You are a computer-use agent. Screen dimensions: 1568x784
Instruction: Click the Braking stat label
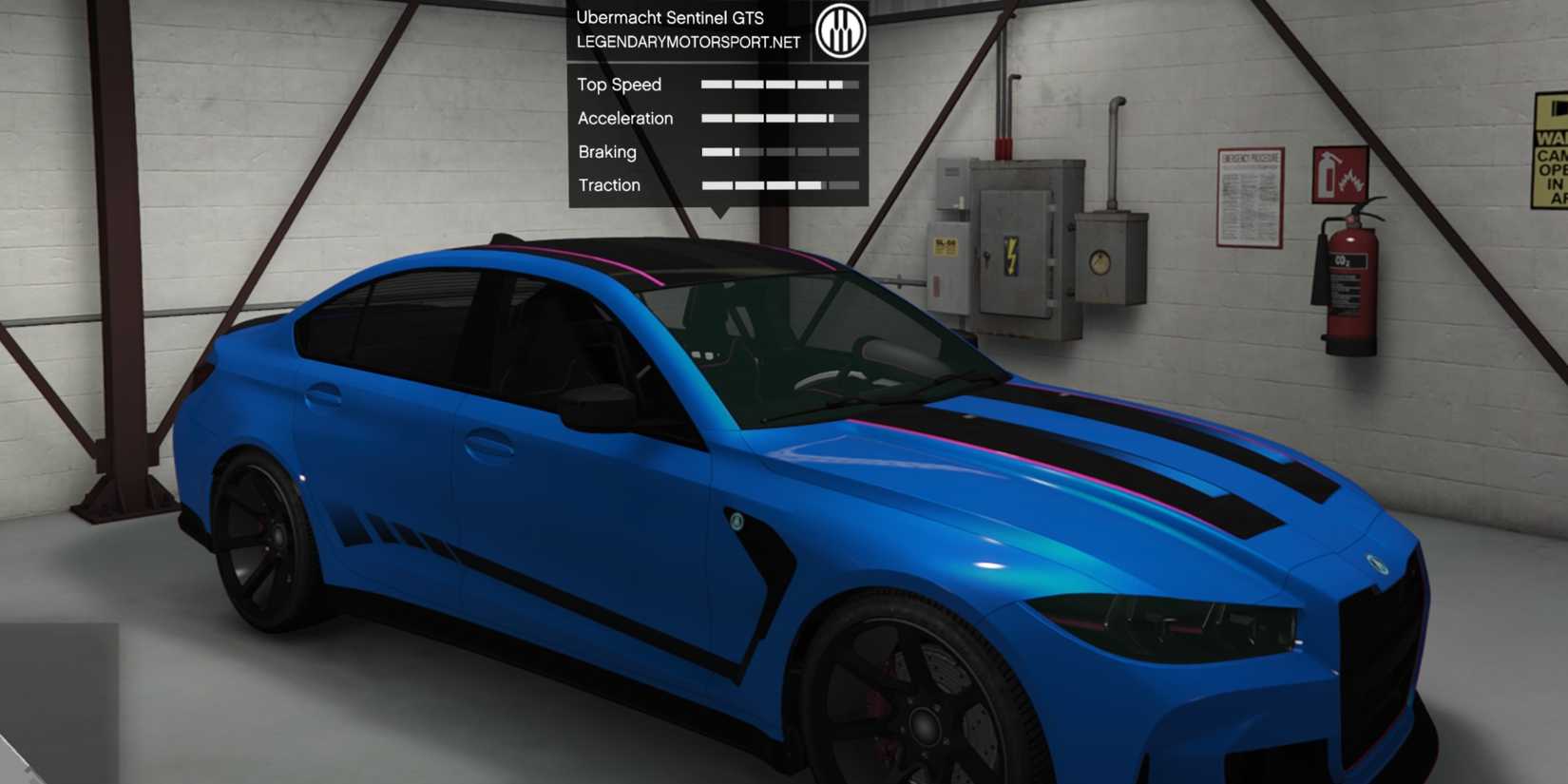tap(606, 151)
